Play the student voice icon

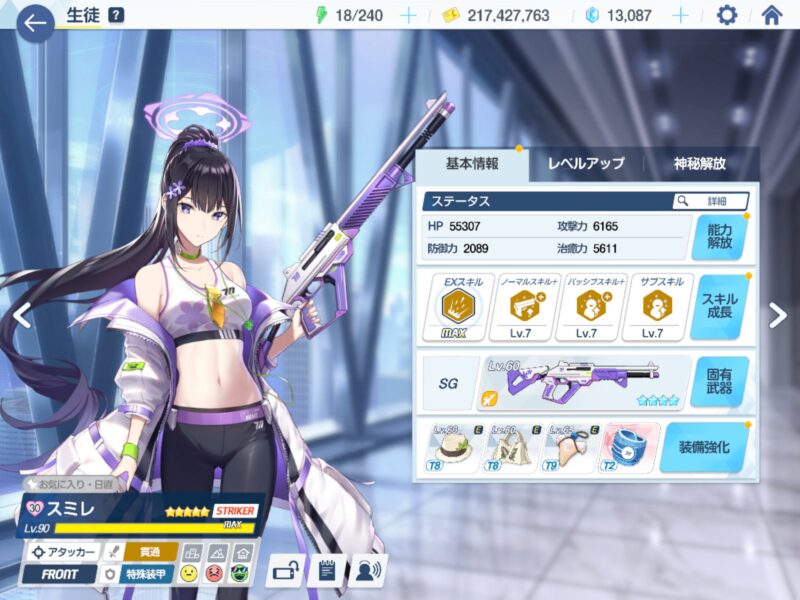(369, 571)
